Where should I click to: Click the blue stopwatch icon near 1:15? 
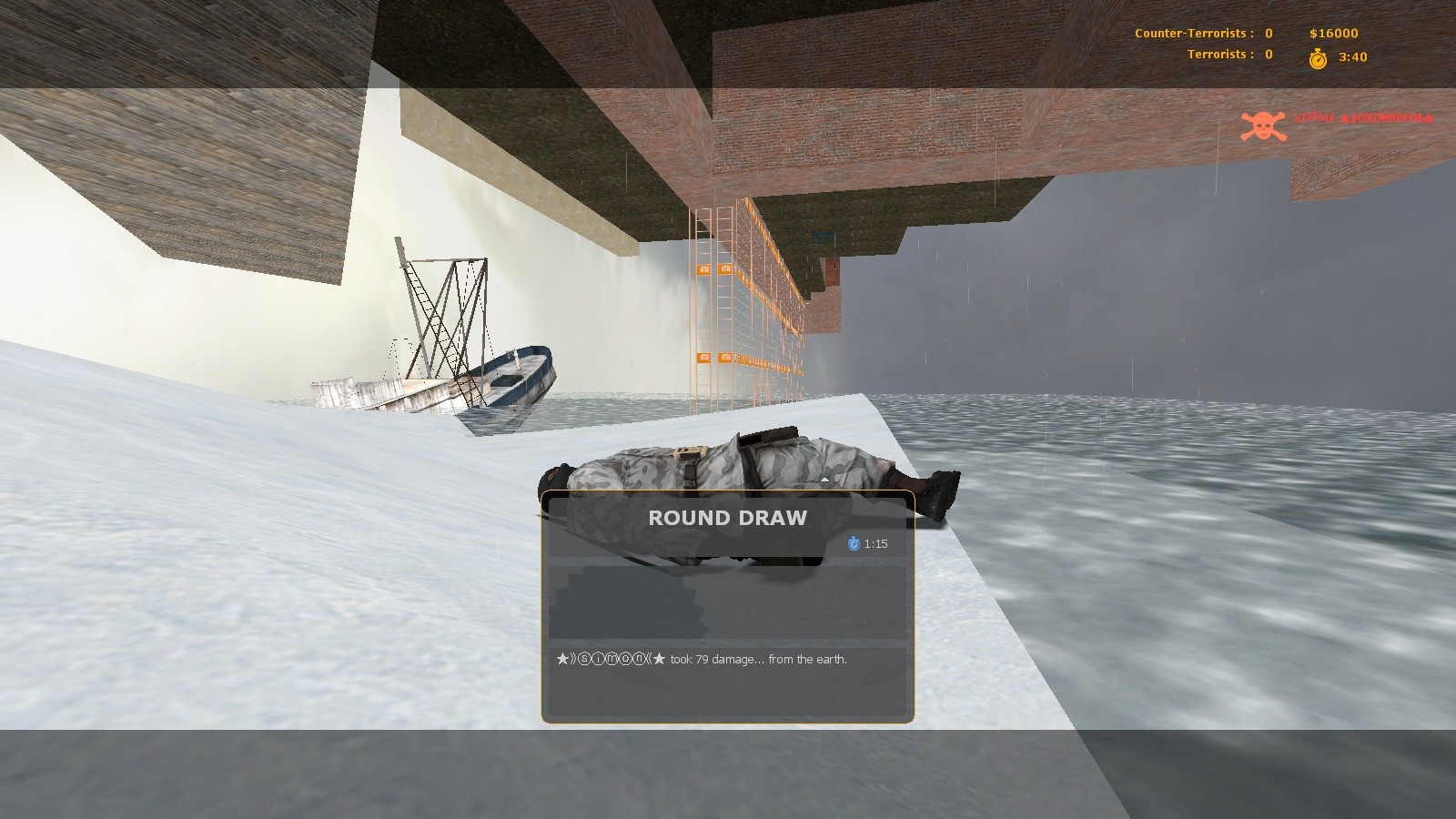pyautogui.click(x=853, y=543)
